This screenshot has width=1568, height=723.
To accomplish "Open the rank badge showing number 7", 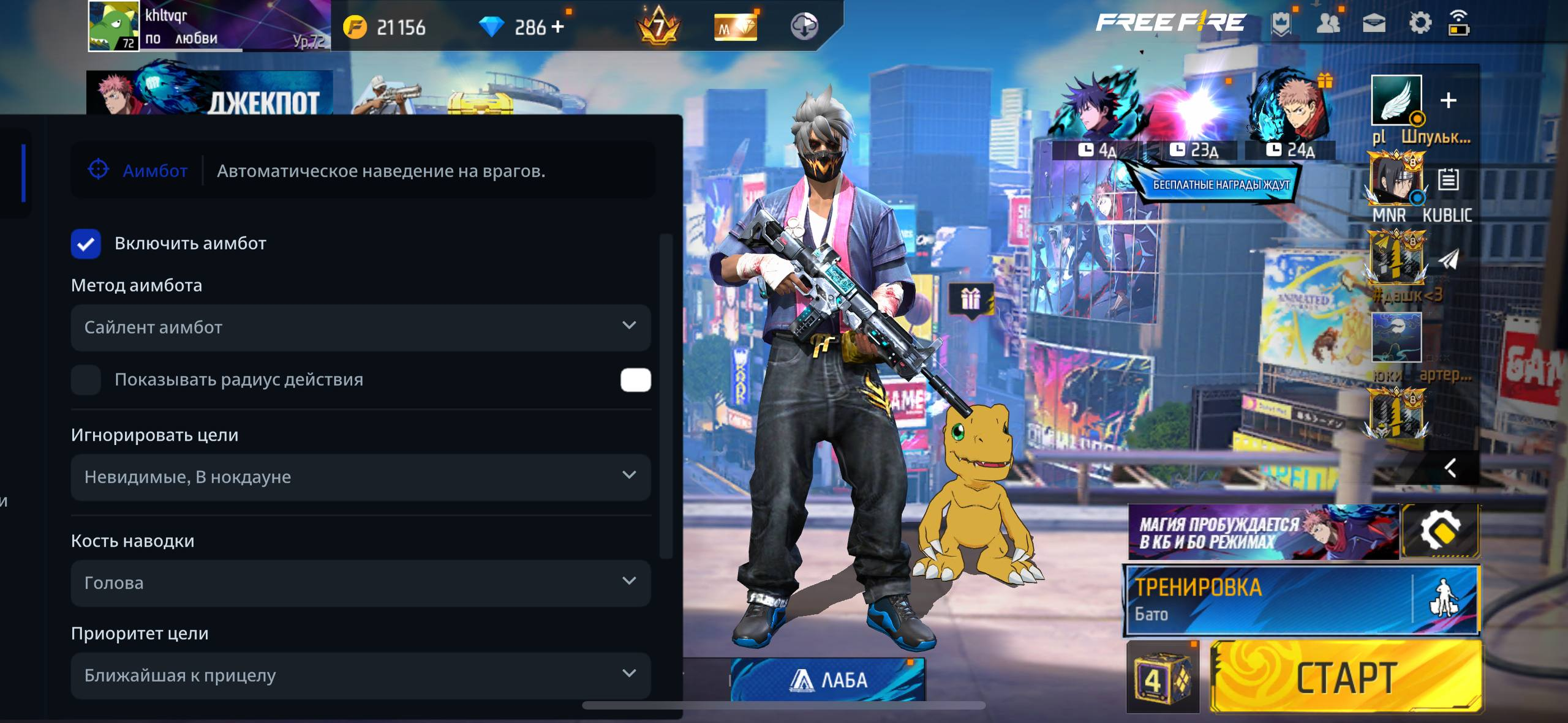I will pyautogui.click(x=658, y=26).
